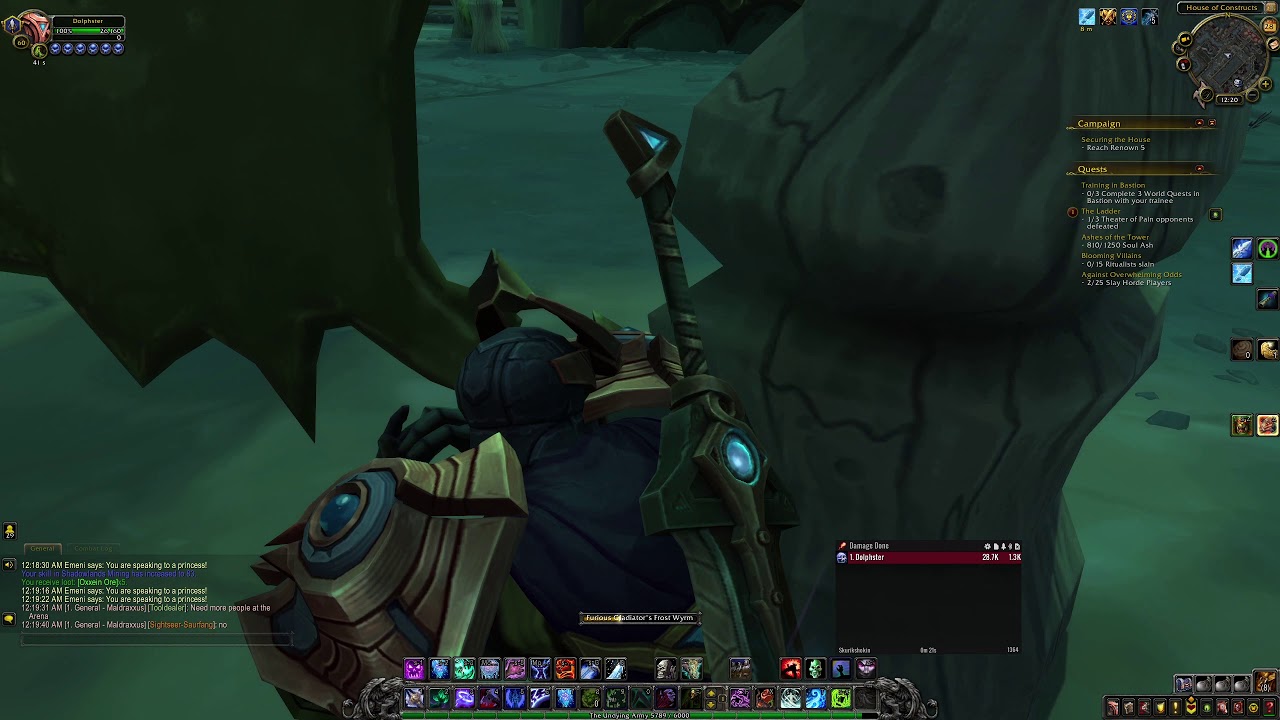This screenshot has height=720, width=1280.
Task: Click the chat input field to type
Action: pos(150,640)
